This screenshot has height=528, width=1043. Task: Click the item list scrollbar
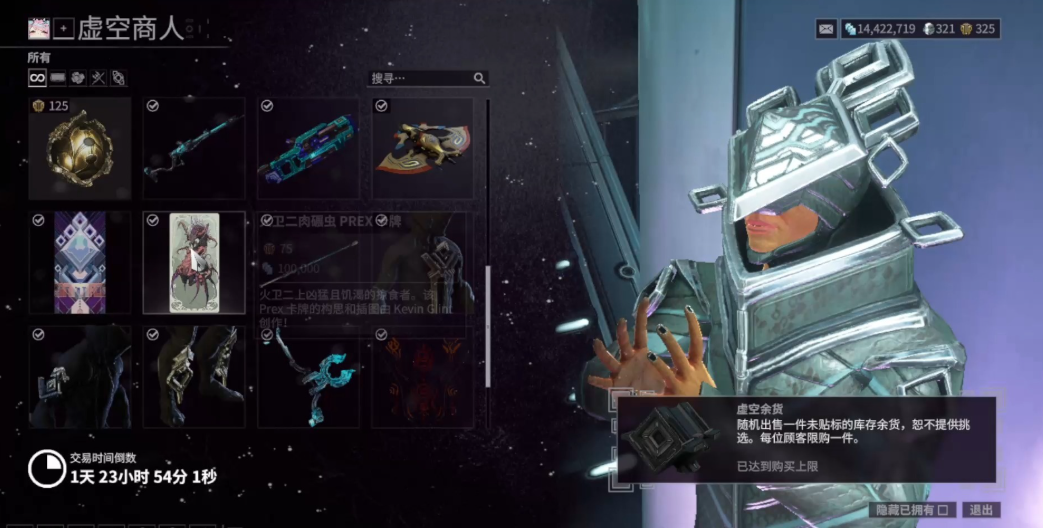click(488, 325)
